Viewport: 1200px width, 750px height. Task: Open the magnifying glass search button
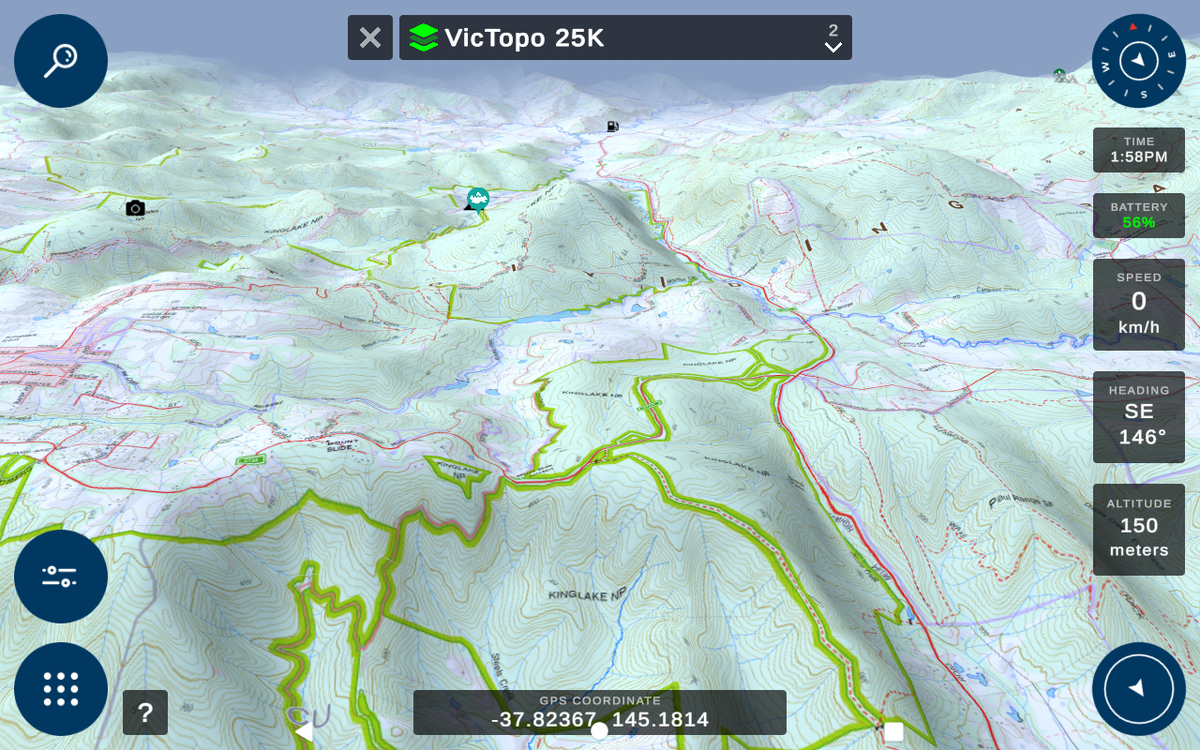[x=61, y=61]
